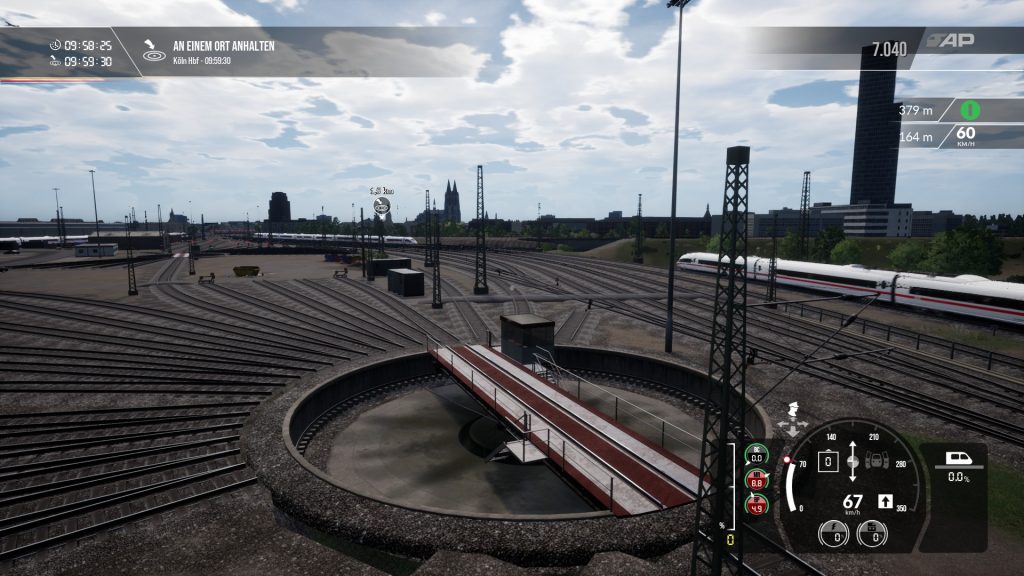The height and width of the screenshot is (576, 1024).
Task: Click the stop-location waypoint marker above the tracks
Action: (381, 205)
